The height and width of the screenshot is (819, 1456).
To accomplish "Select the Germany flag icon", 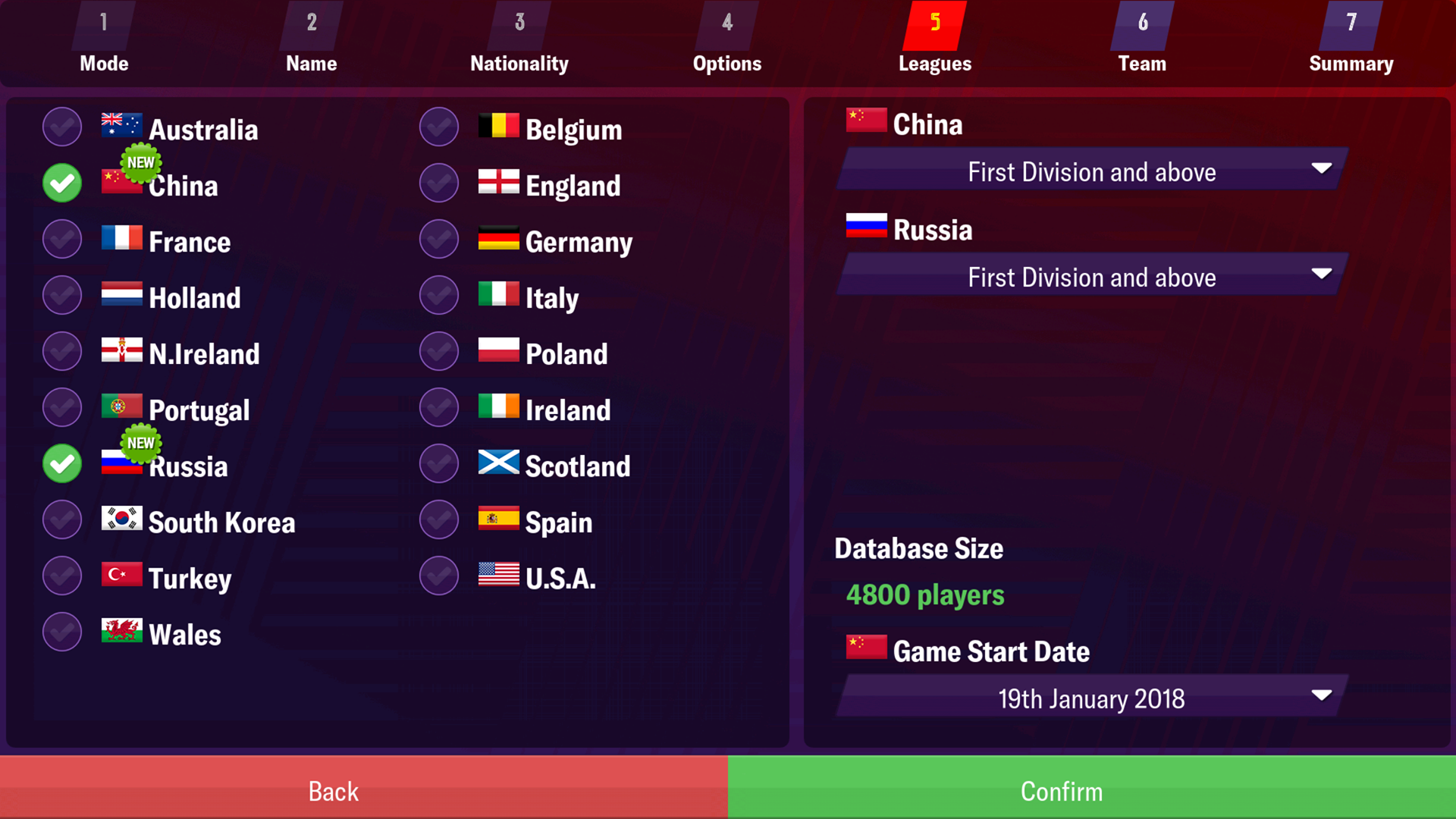I will tap(499, 239).
